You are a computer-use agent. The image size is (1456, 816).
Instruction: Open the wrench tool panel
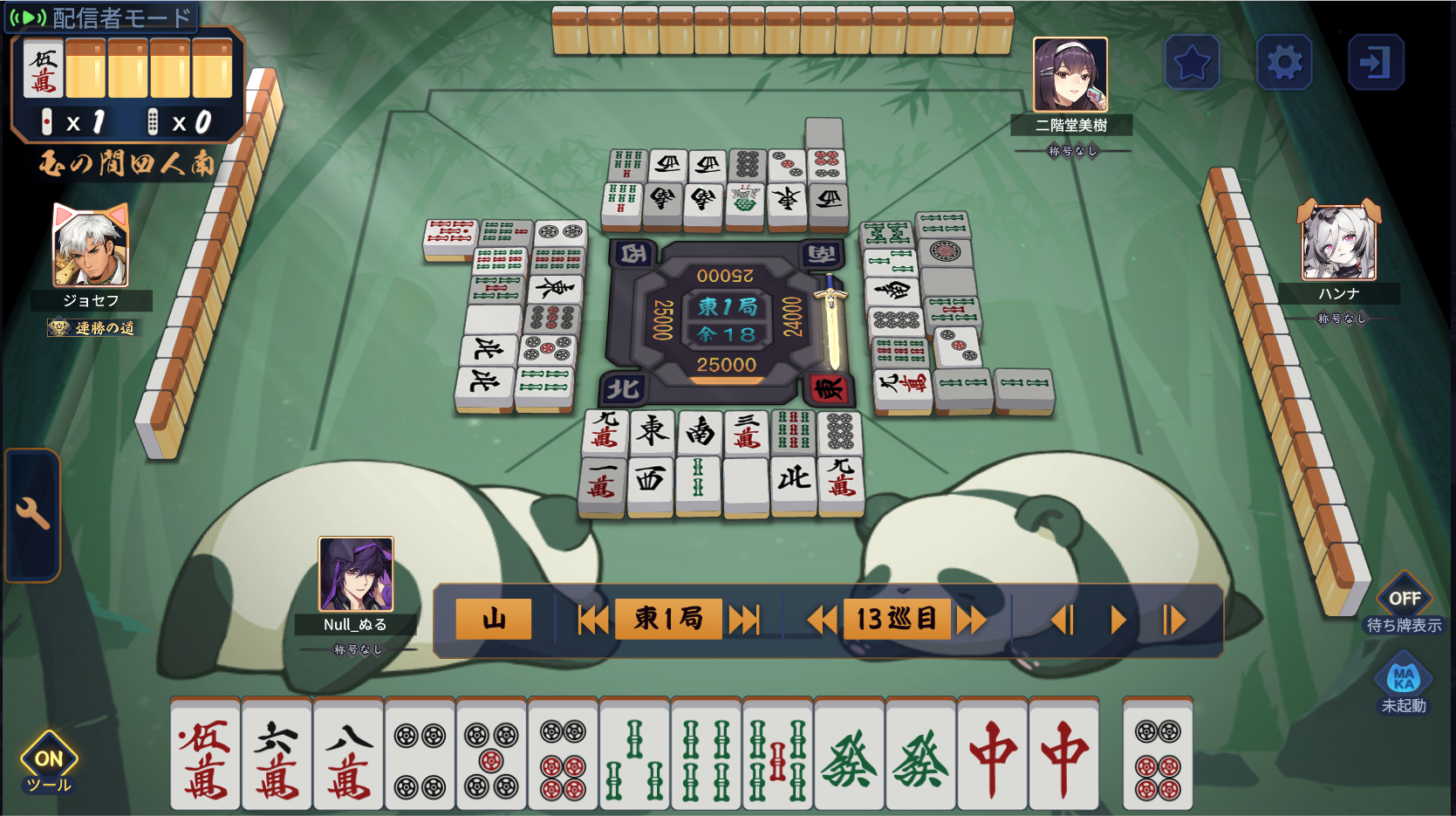click(32, 514)
